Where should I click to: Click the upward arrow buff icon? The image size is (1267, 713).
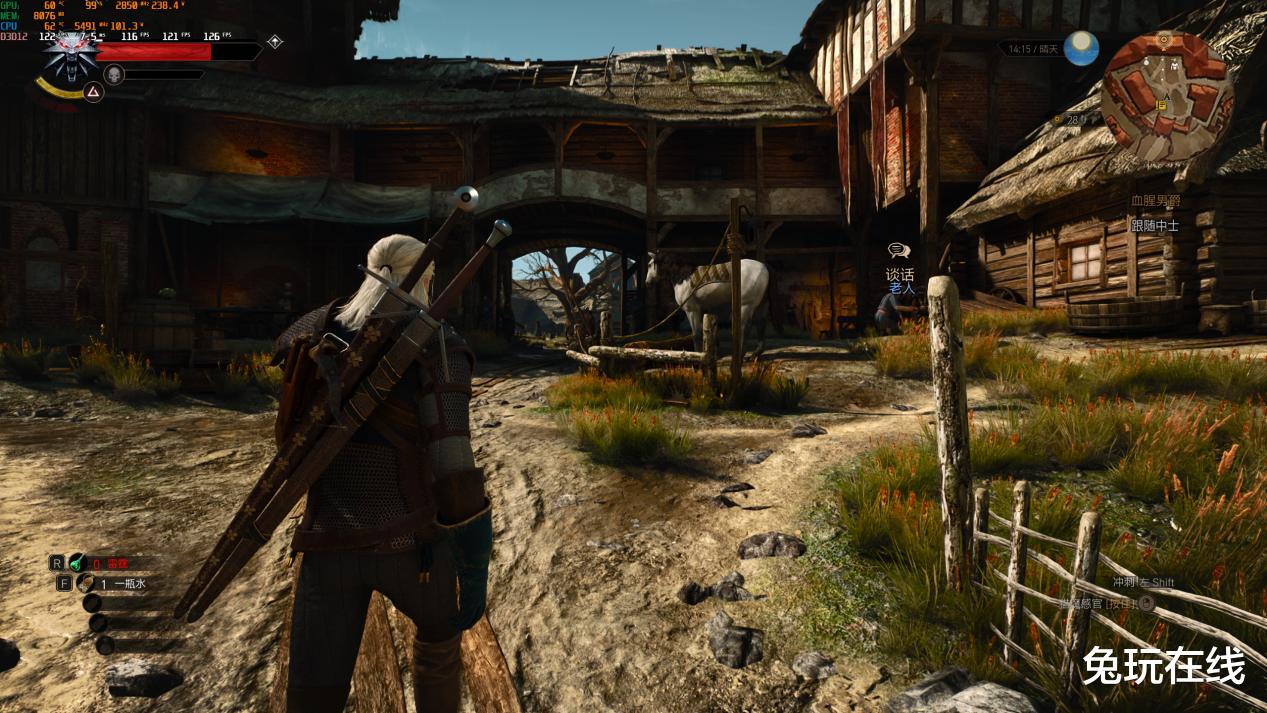coord(274,42)
